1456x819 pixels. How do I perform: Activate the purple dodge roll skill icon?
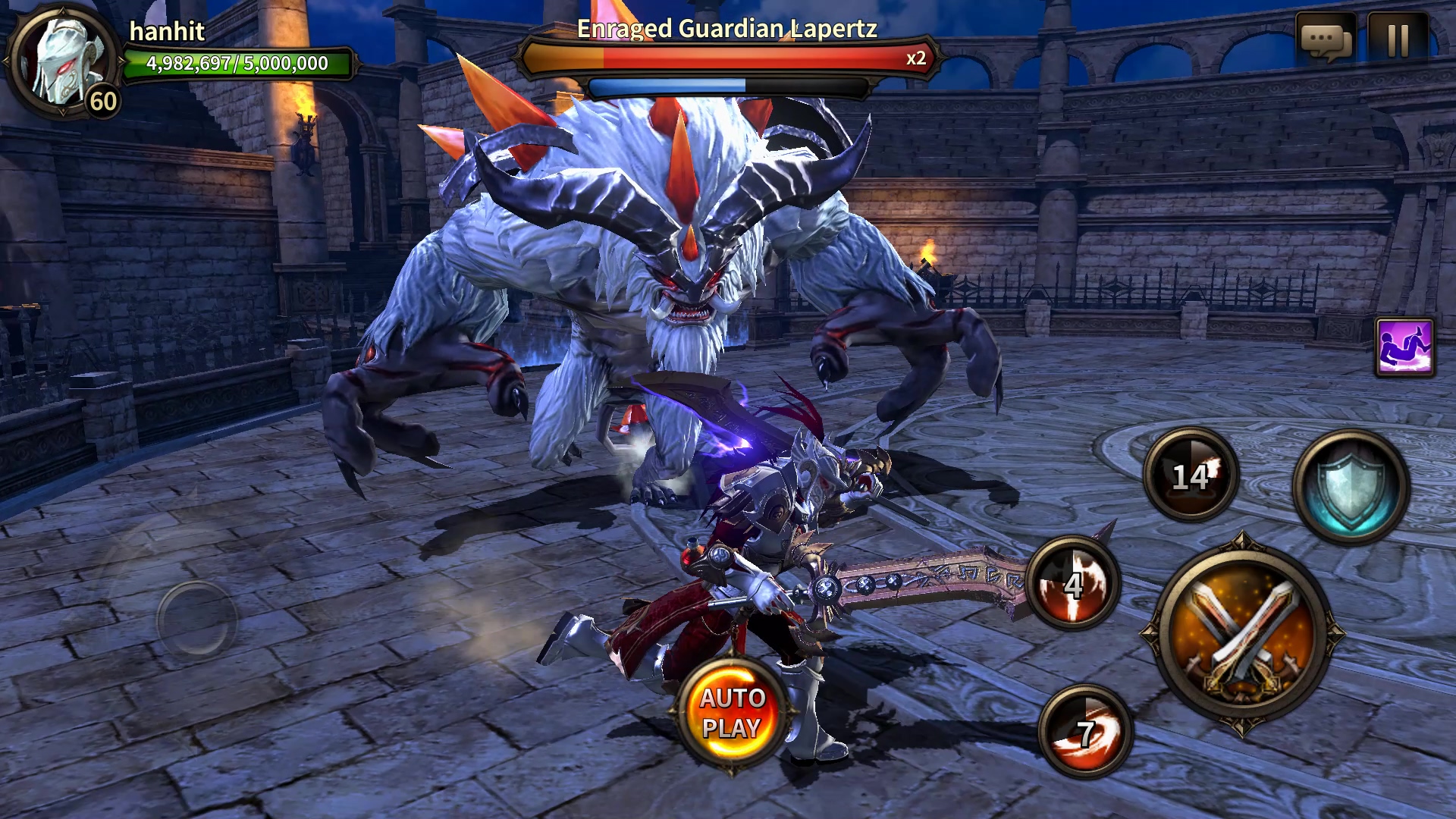pos(1404,347)
